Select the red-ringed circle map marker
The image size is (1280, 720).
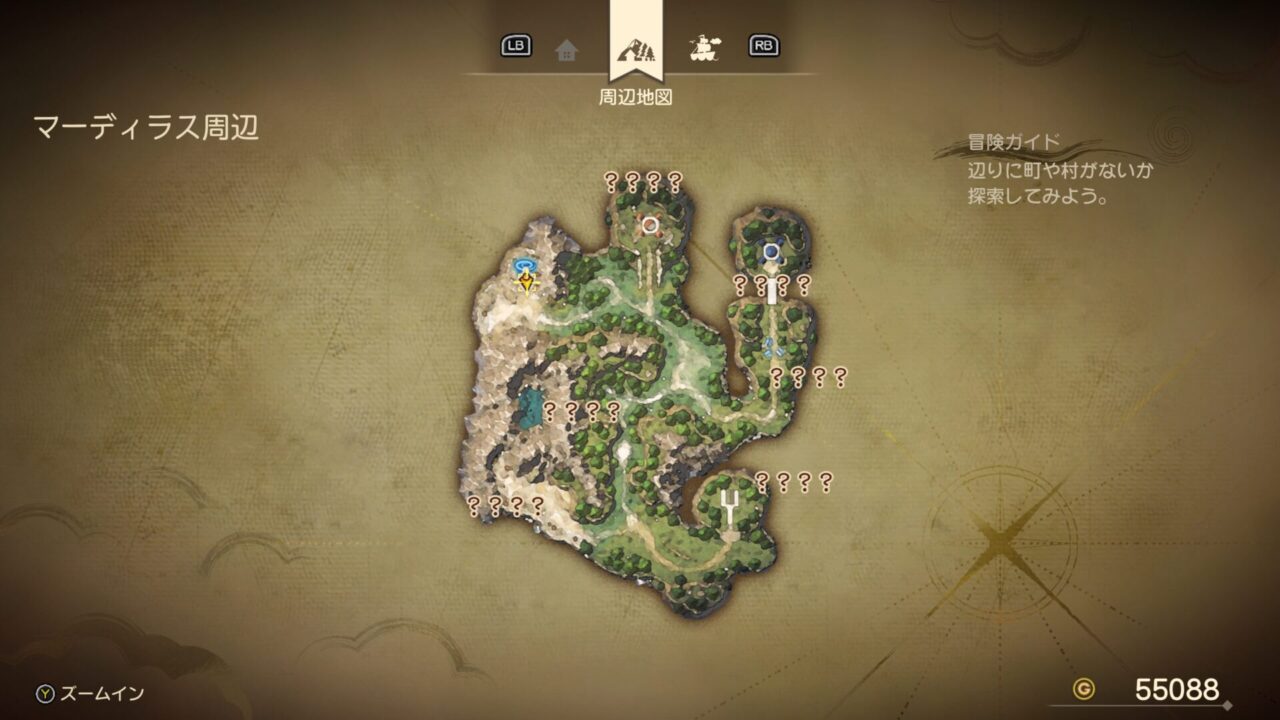coord(651,224)
